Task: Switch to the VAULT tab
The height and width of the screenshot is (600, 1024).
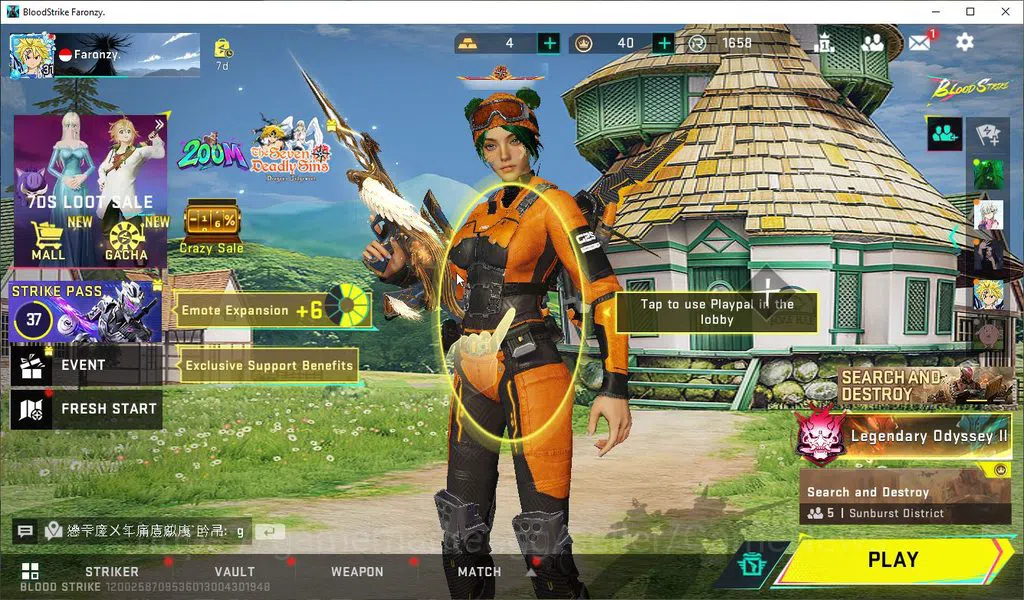Action: pos(234,572)
